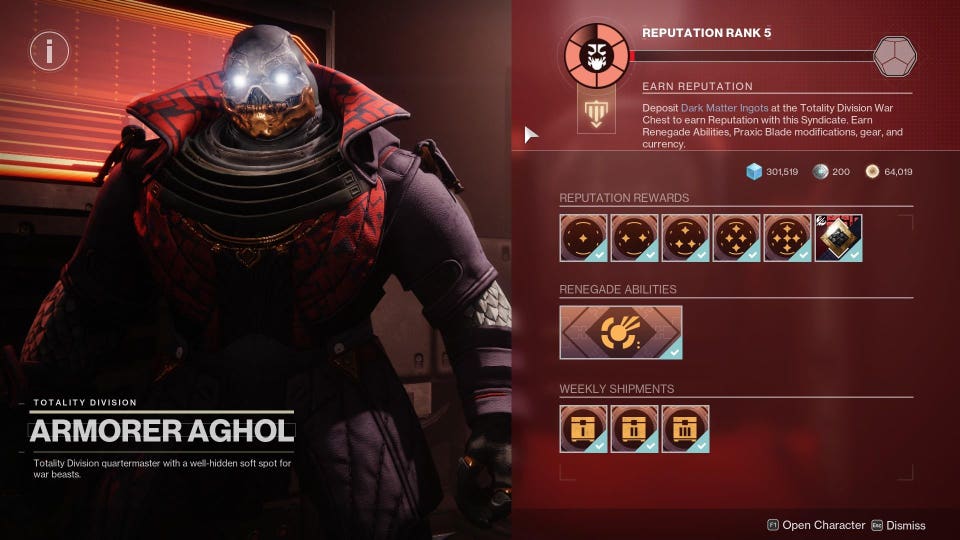Select the hexagonal next-rank reward icon
Image resolution: width=960 pixels, height=540 pixels.
coord(894,56)
